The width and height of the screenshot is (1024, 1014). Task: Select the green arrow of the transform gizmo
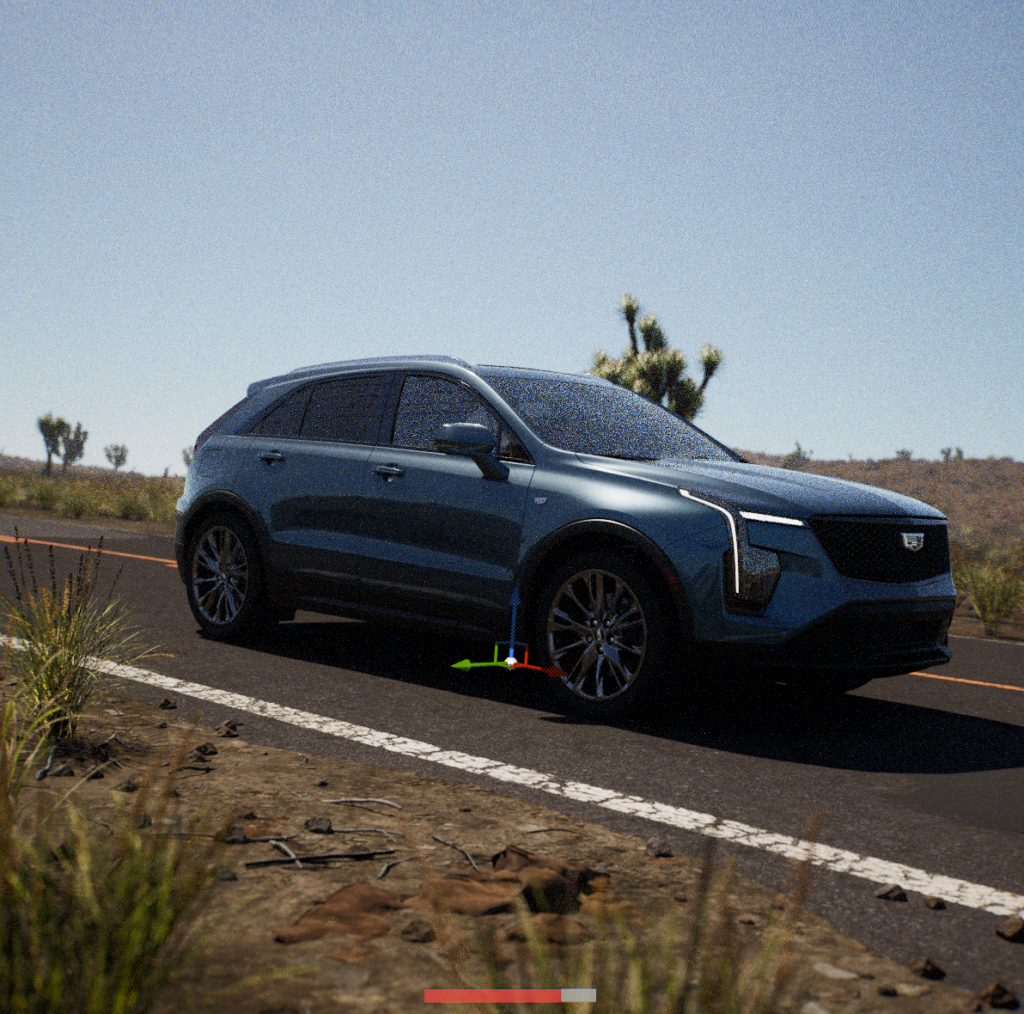point(468,664)
